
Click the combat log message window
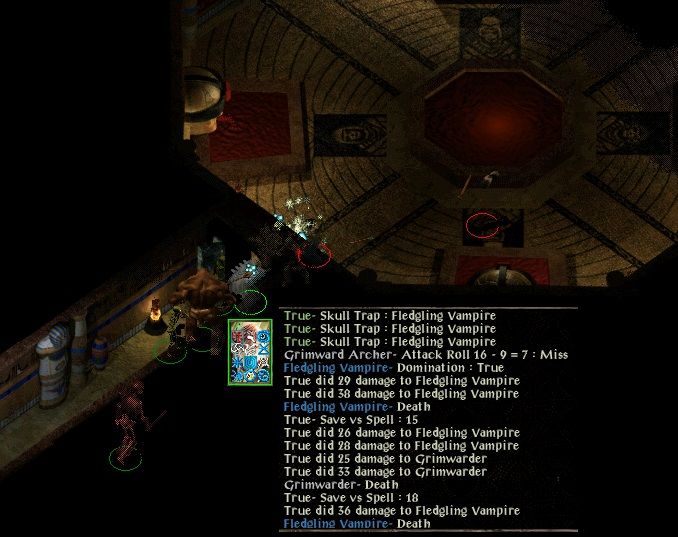(x=428, y=419)
